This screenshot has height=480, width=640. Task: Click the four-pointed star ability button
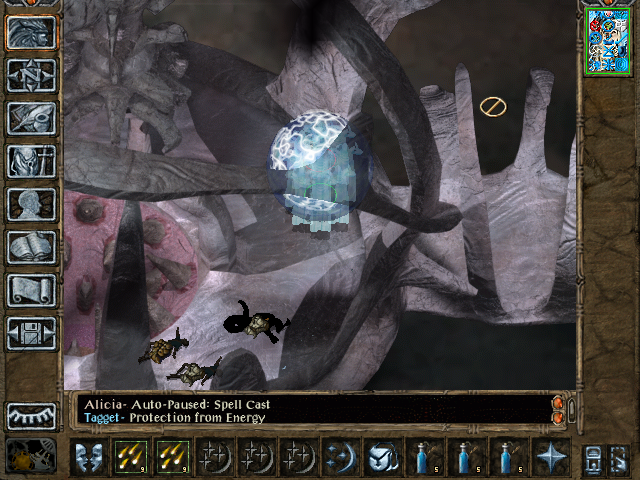coord(550,458)
